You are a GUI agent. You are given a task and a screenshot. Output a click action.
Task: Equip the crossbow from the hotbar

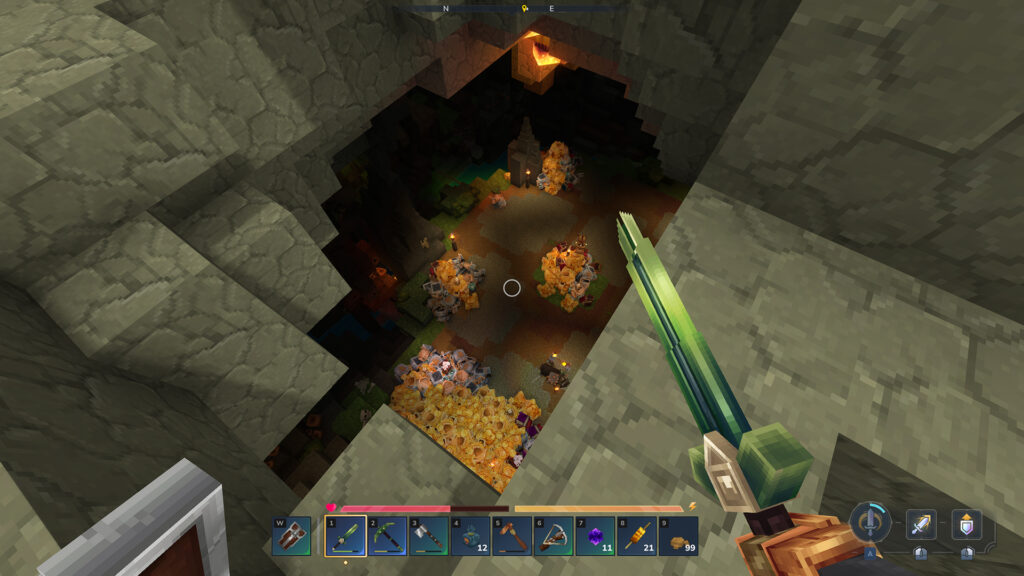553,536
